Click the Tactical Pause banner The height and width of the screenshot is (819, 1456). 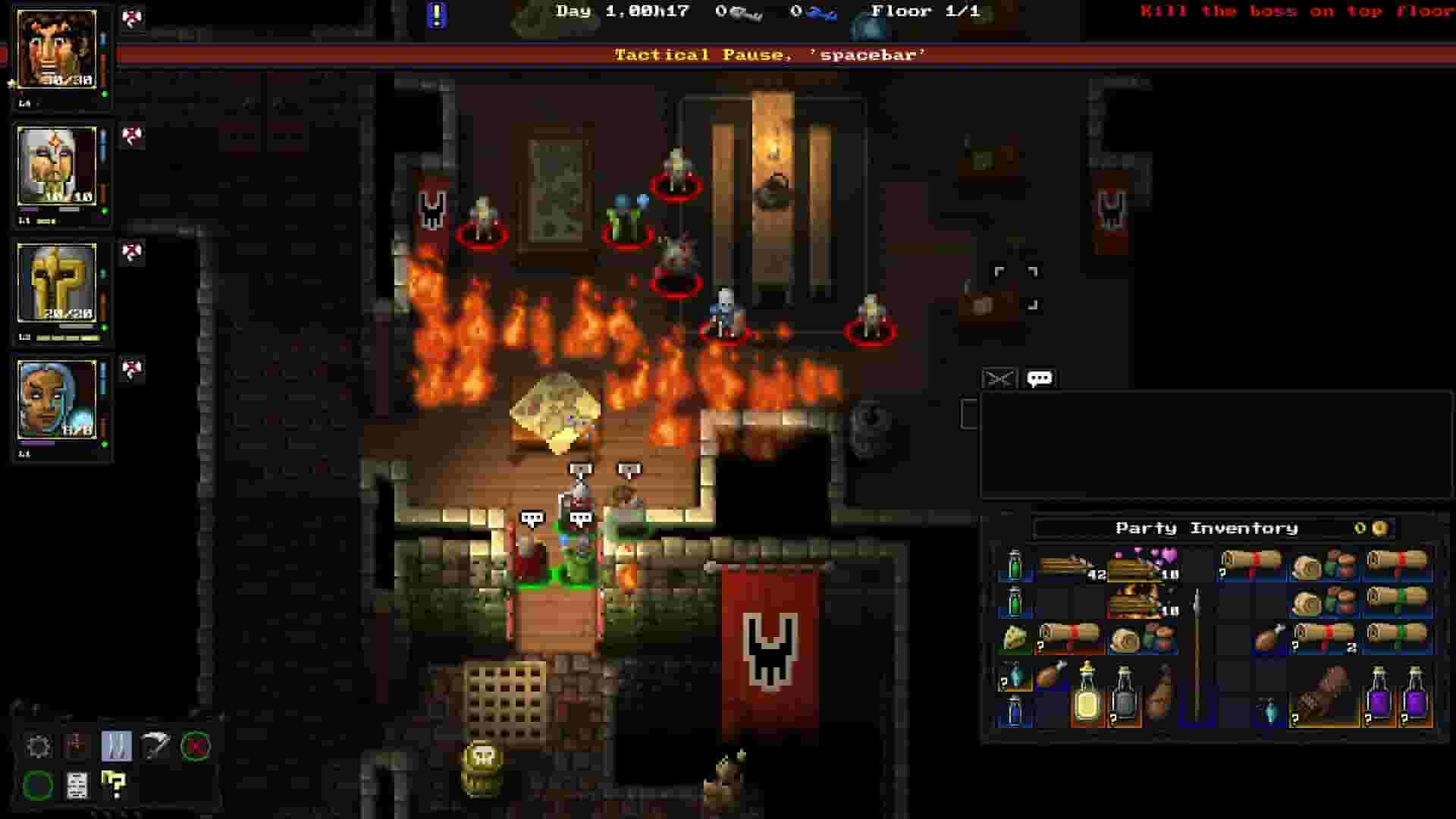click(x=770, y=55)
